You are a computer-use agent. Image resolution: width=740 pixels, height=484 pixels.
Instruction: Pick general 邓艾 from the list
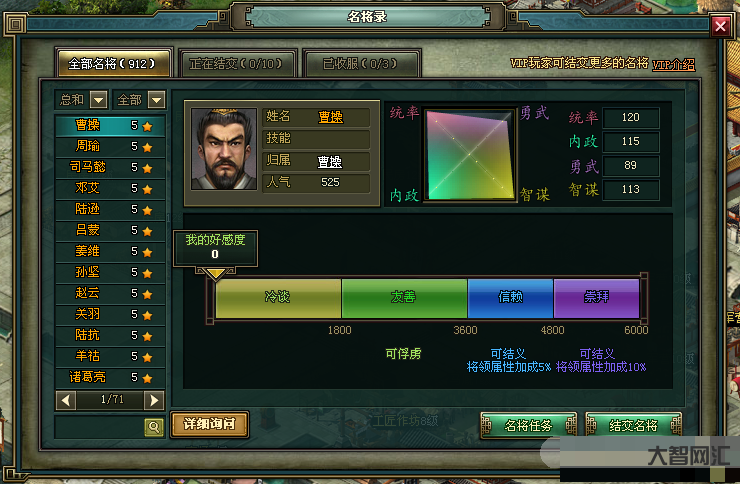point(88,188)
